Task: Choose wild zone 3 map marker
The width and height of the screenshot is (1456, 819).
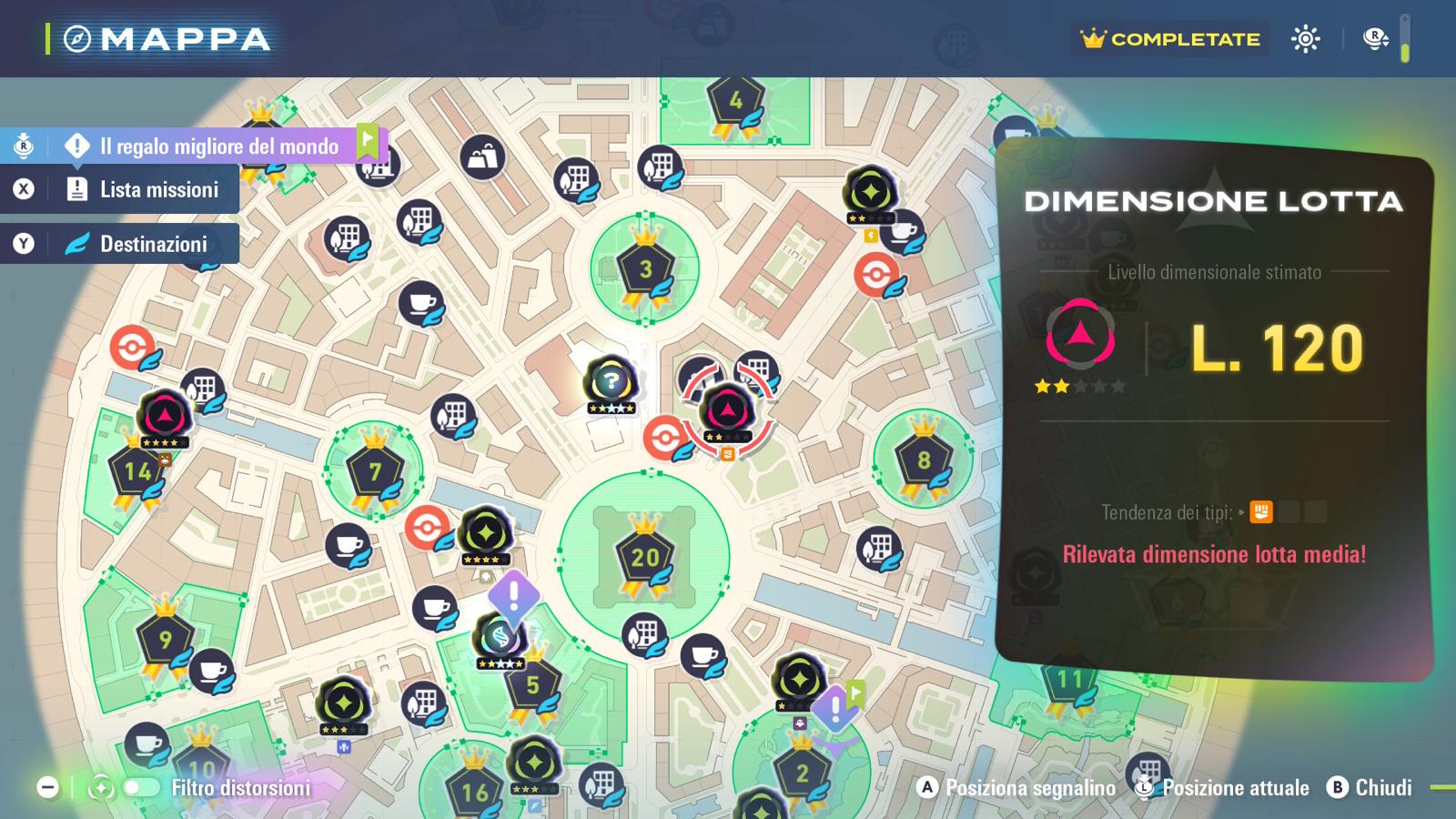Action: click(x=645, y=269)
